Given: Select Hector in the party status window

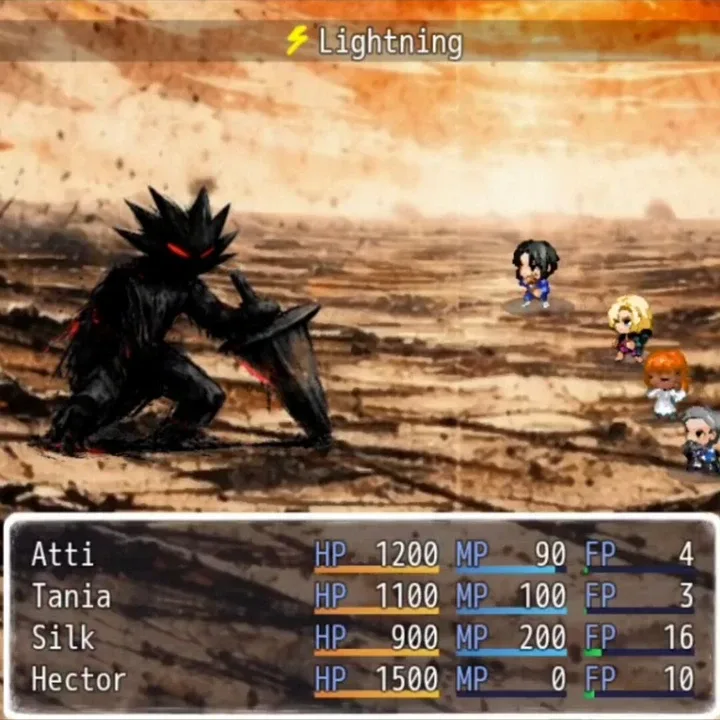Looking at the screenshot, I should tap(80, 680).
